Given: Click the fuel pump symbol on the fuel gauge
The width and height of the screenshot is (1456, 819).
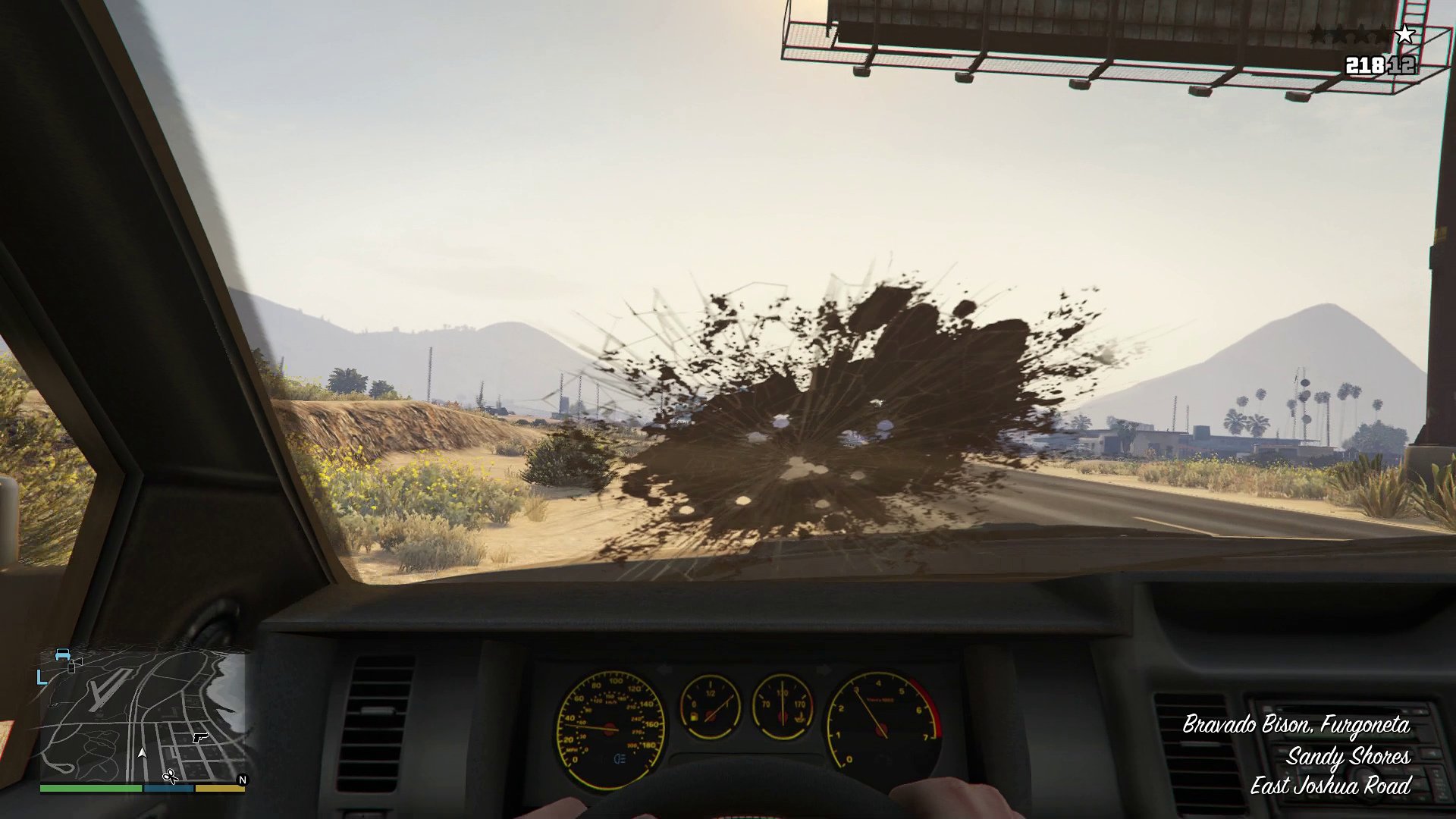Looking at the screenshot, I should 693,716.
